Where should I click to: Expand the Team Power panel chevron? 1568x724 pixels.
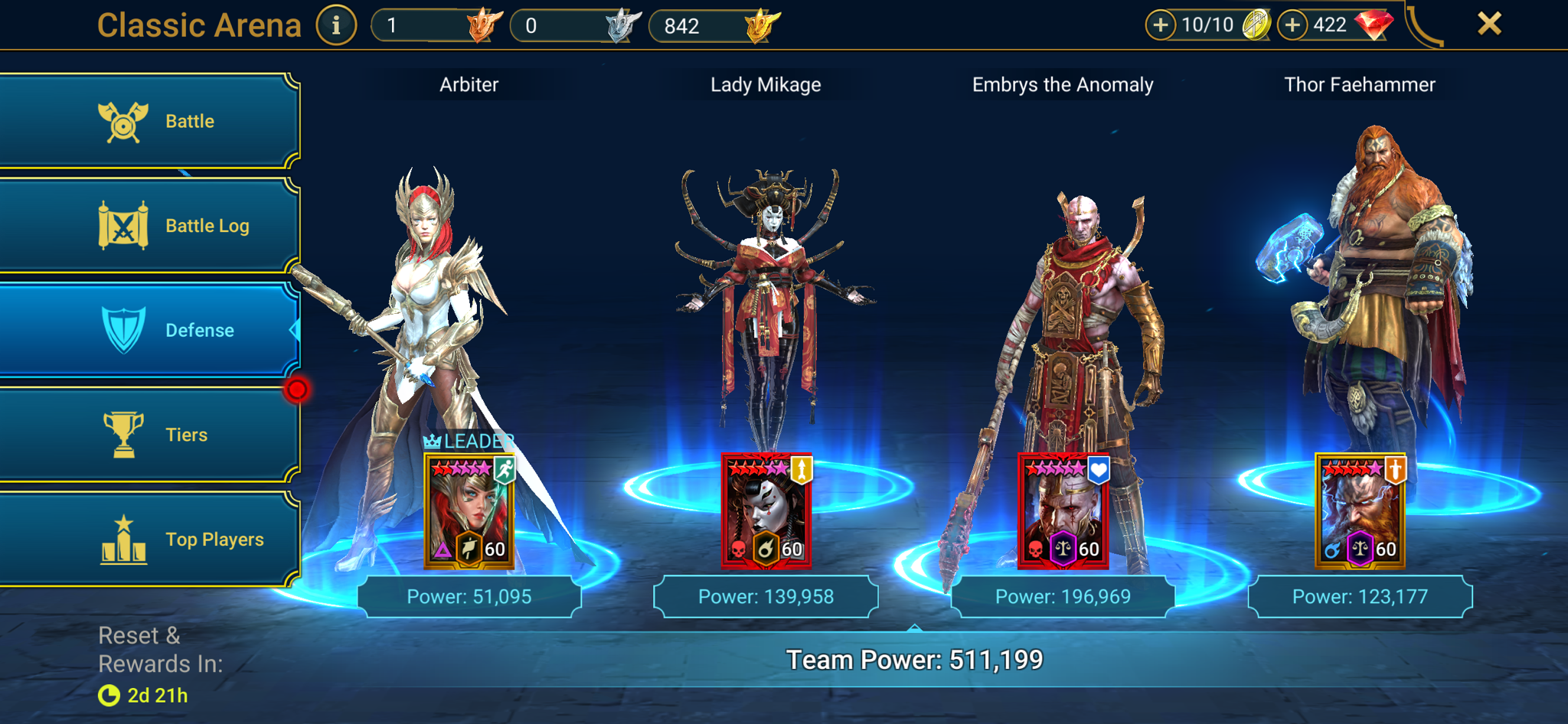pos(914,629)
